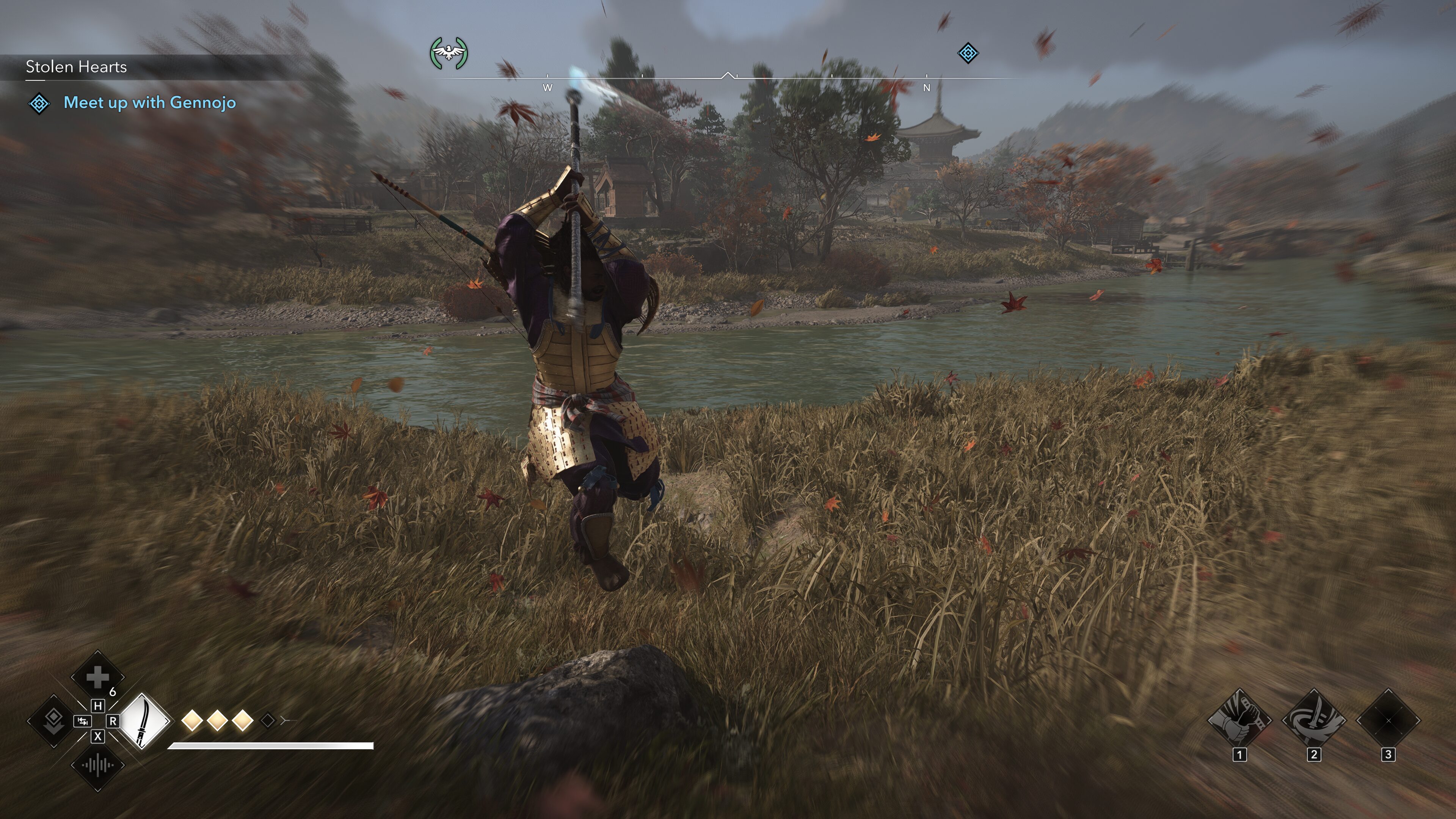Click the Meet up with Gennojo objective

pos(149,103)
